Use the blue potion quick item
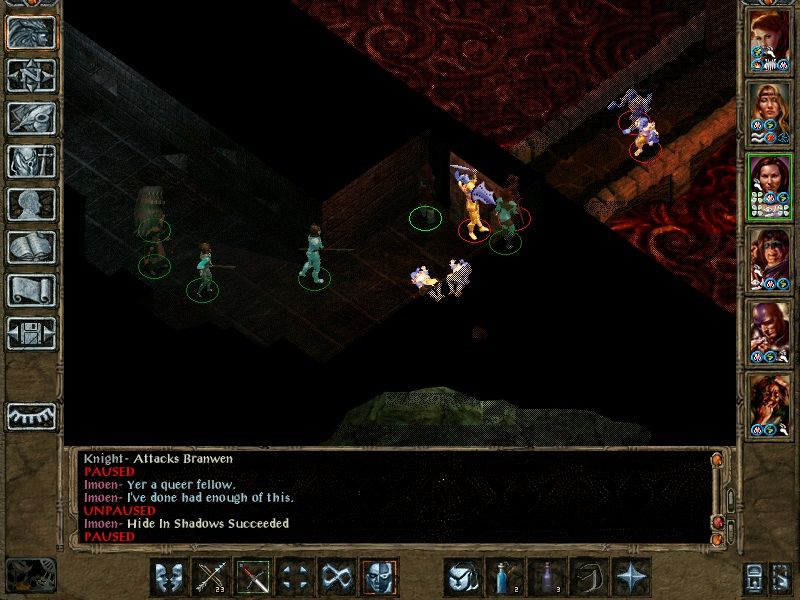 (505, 577)
